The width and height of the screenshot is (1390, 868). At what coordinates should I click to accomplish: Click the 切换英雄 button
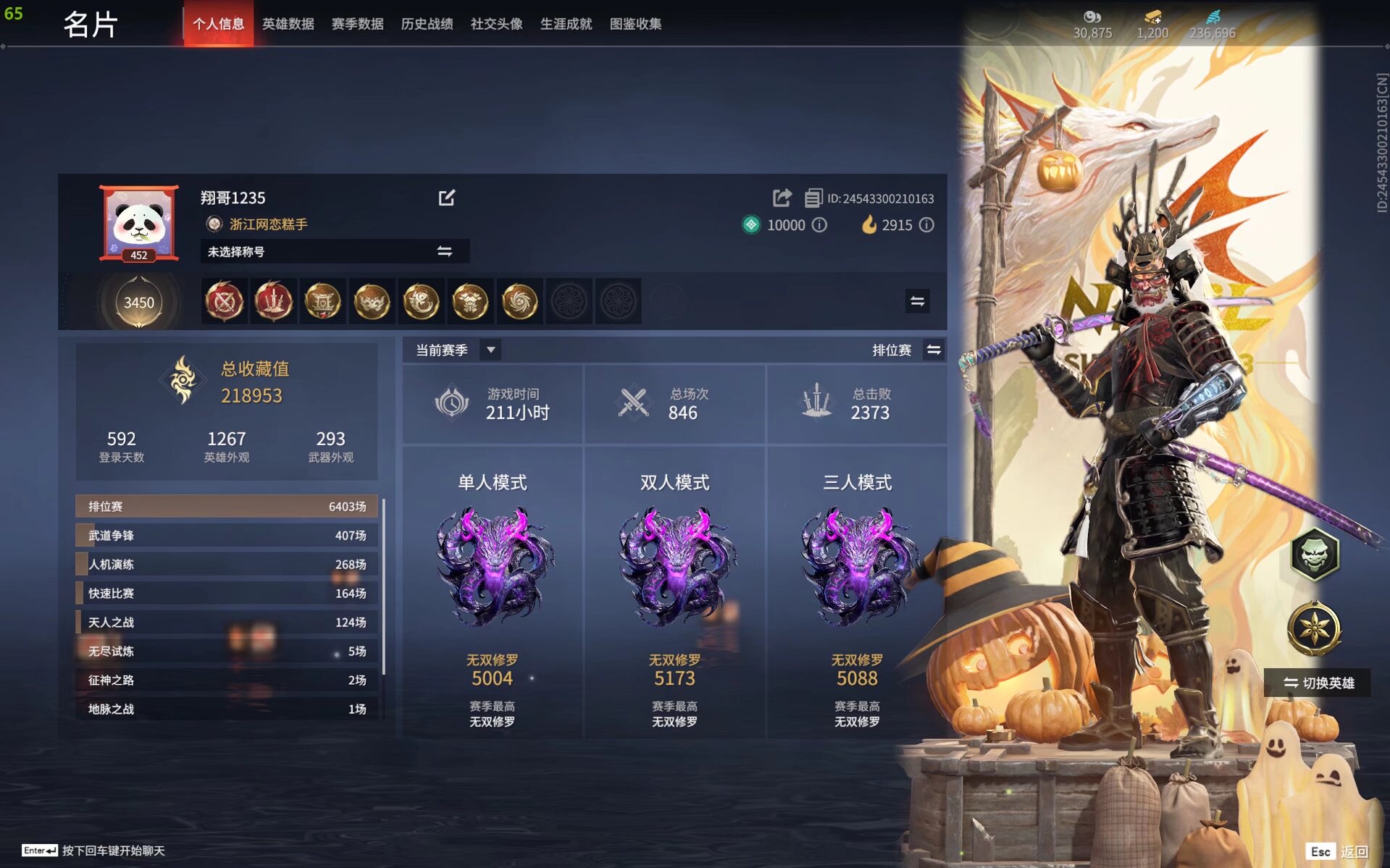1318,683
